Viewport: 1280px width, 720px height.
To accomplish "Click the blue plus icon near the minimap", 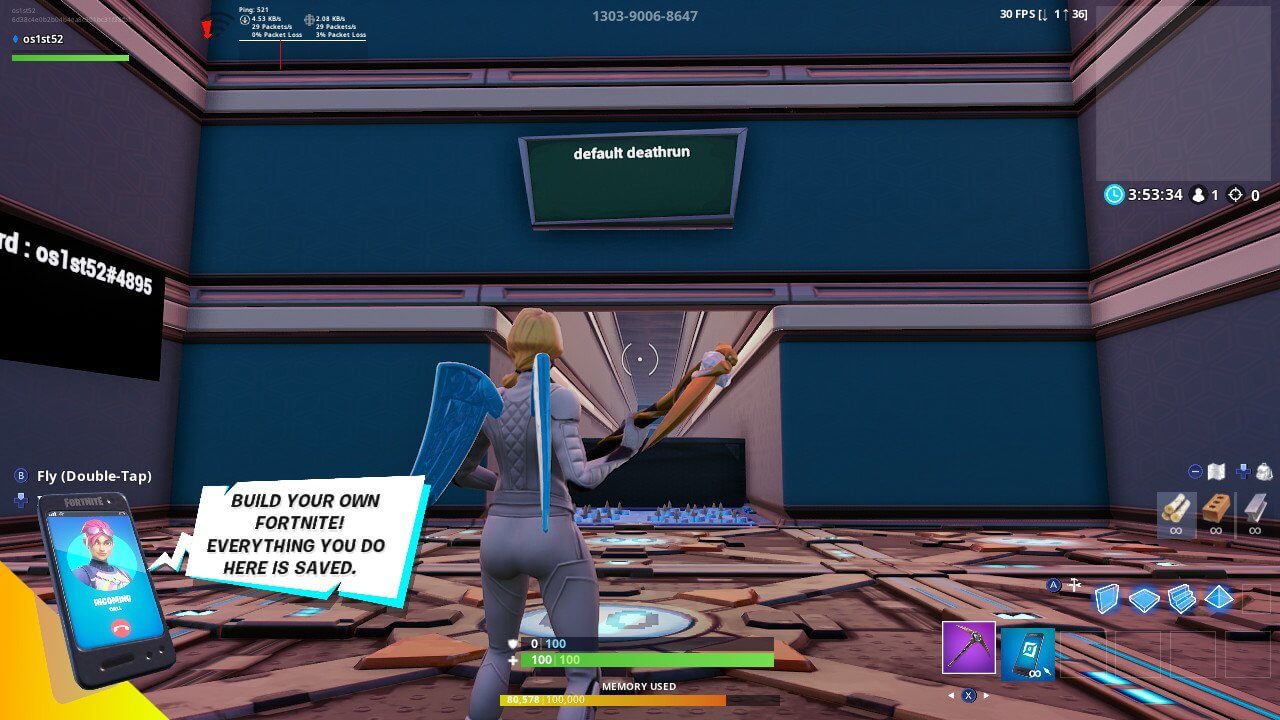I will 1243,470.
